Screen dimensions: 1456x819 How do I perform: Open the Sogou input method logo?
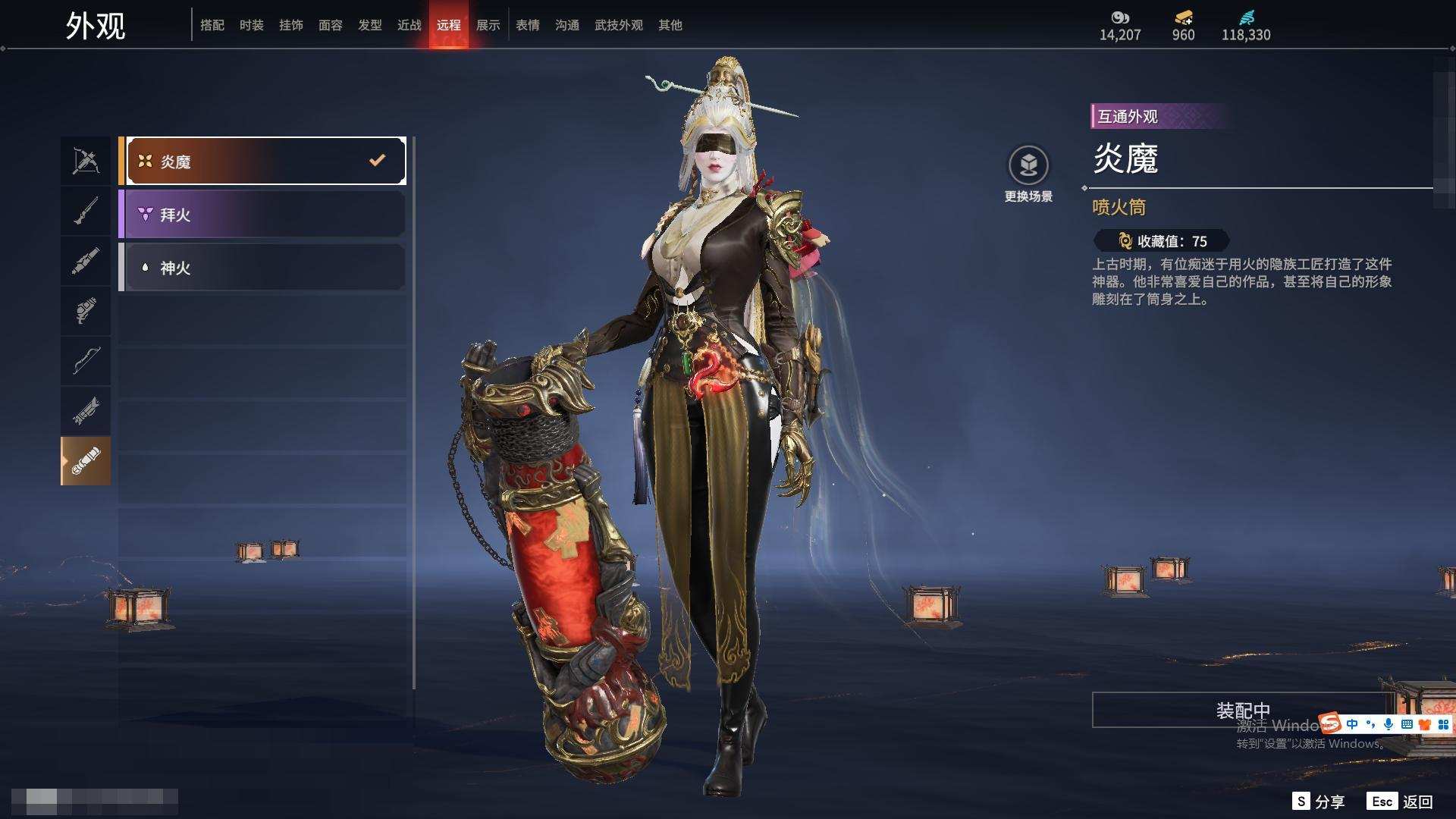pos(1330,723)
